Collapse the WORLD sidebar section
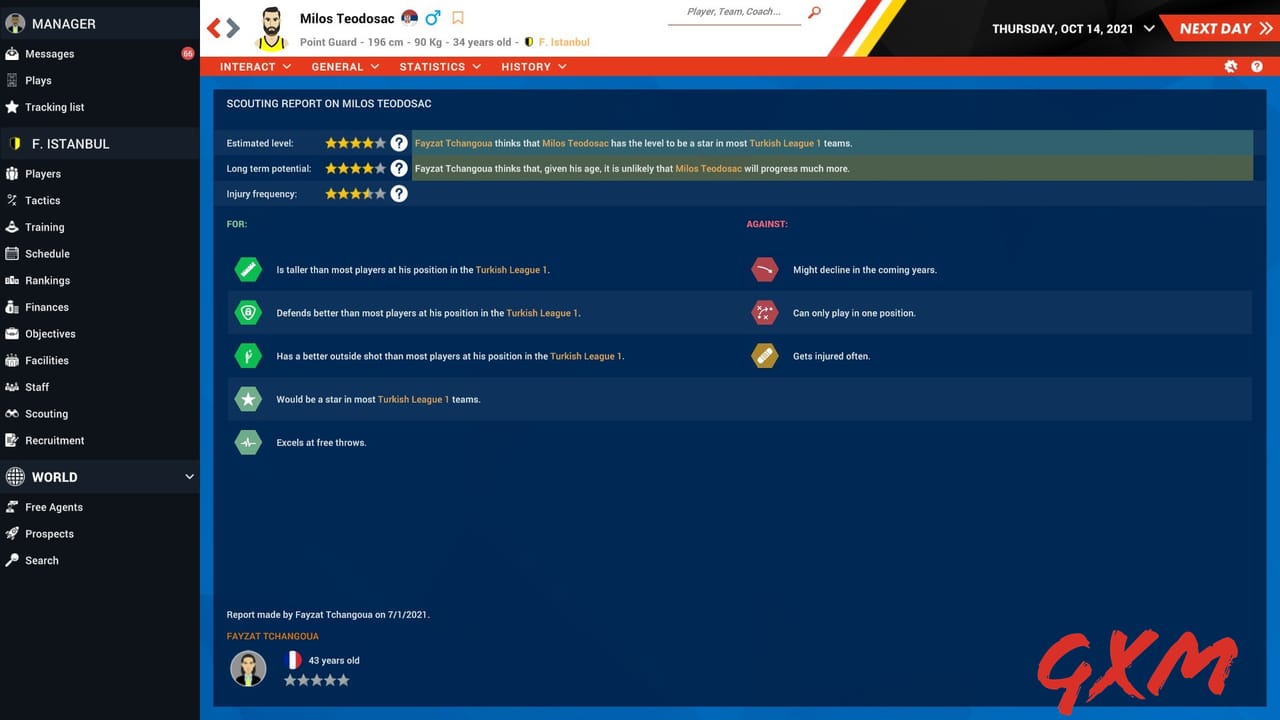The image size is (1280, 720). coord(189,477)
